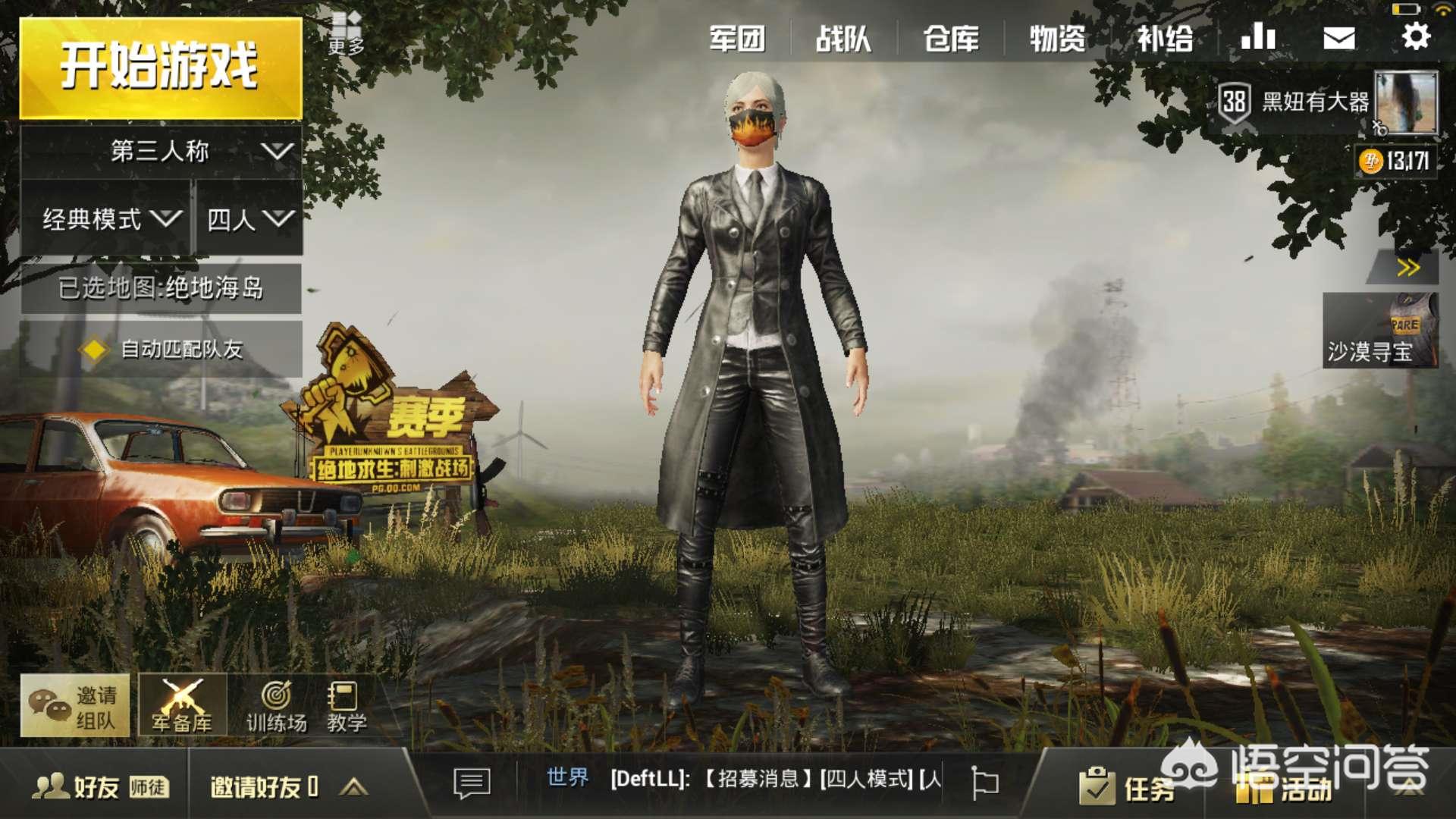
Task: Enter the 训练场 training ground
Action: [x=276, y=707]
